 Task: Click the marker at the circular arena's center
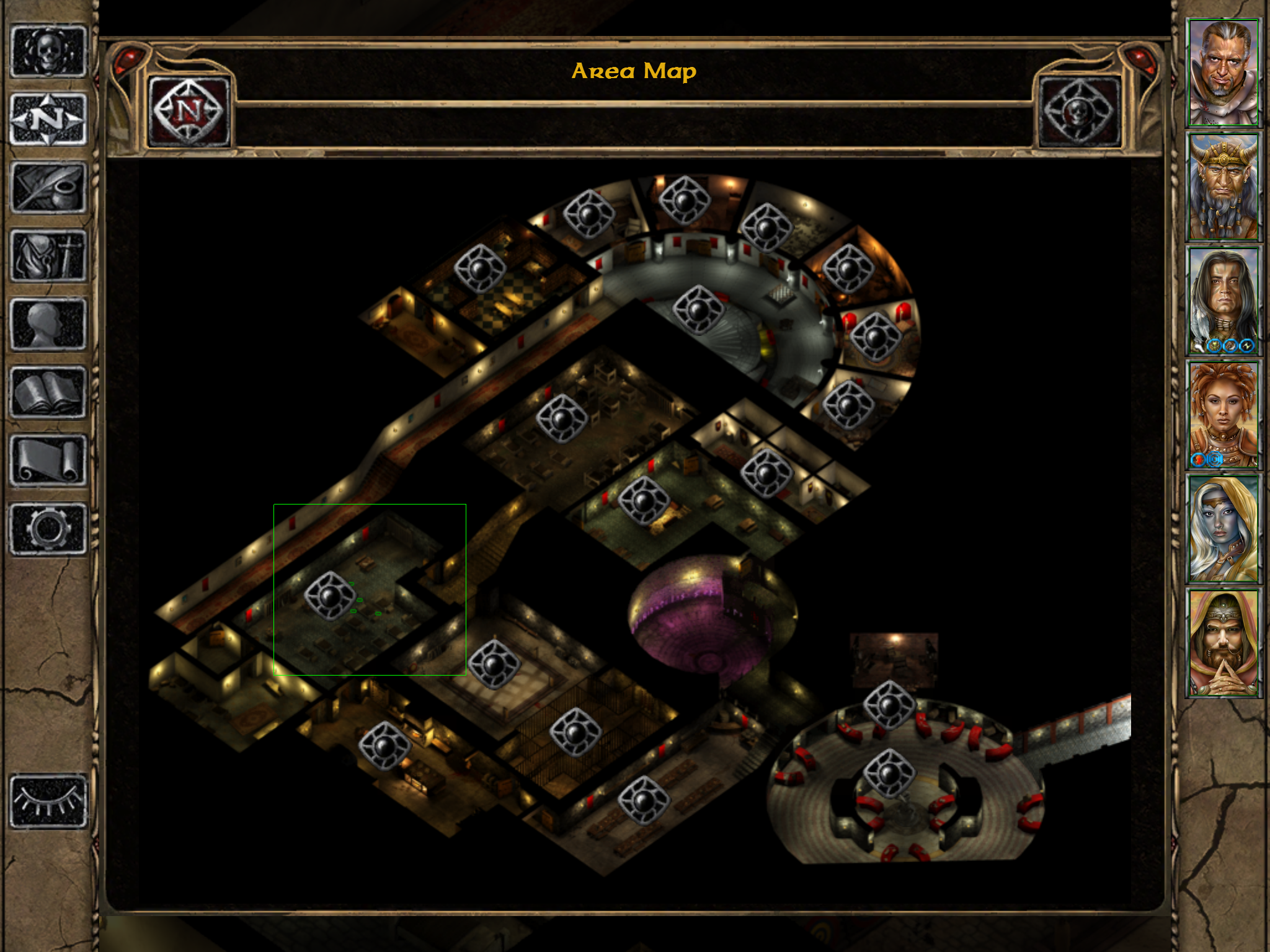coord(889,773)
